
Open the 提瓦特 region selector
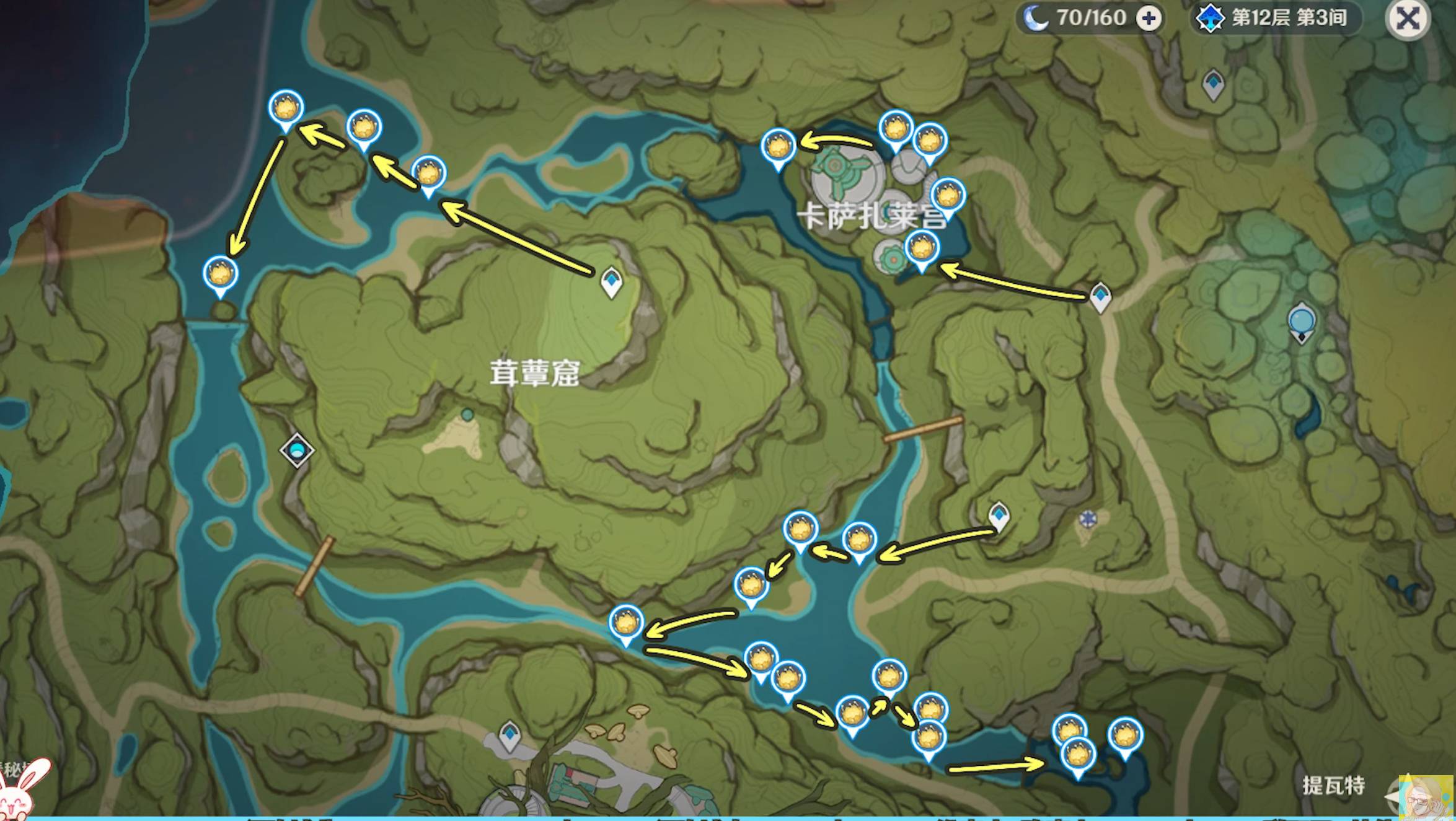point(1333,786)
